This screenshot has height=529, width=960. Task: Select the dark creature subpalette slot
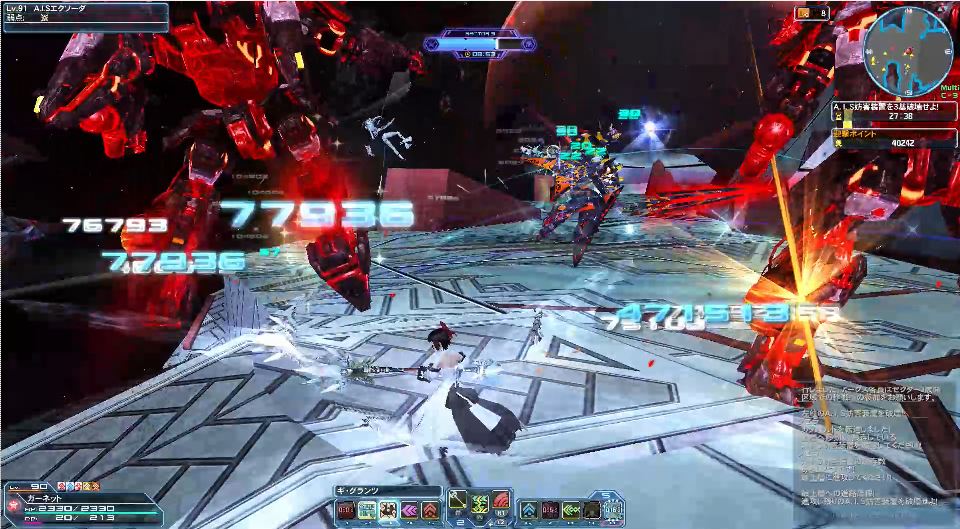pos(592,510)
